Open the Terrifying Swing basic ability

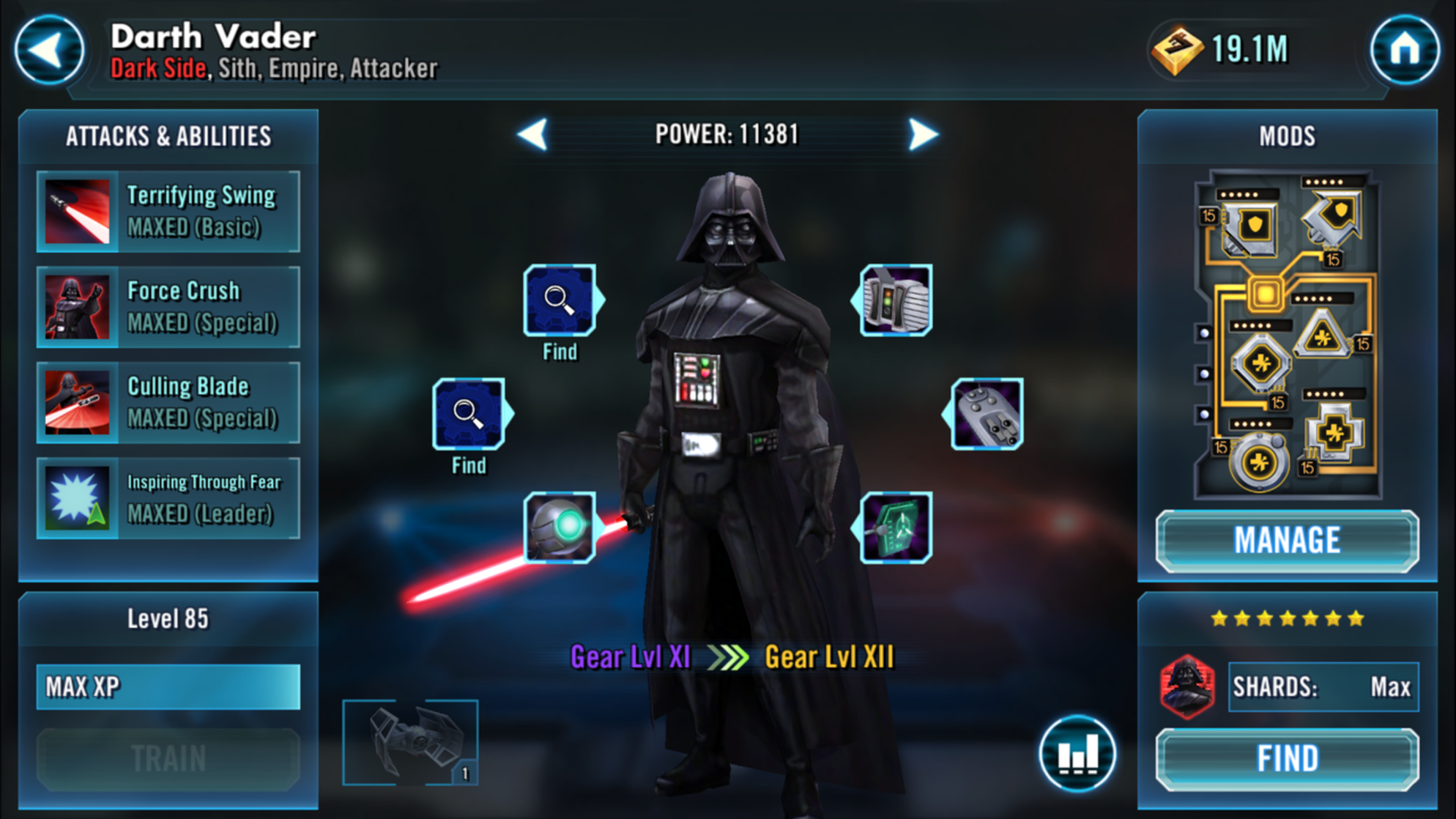click(167, 211)
